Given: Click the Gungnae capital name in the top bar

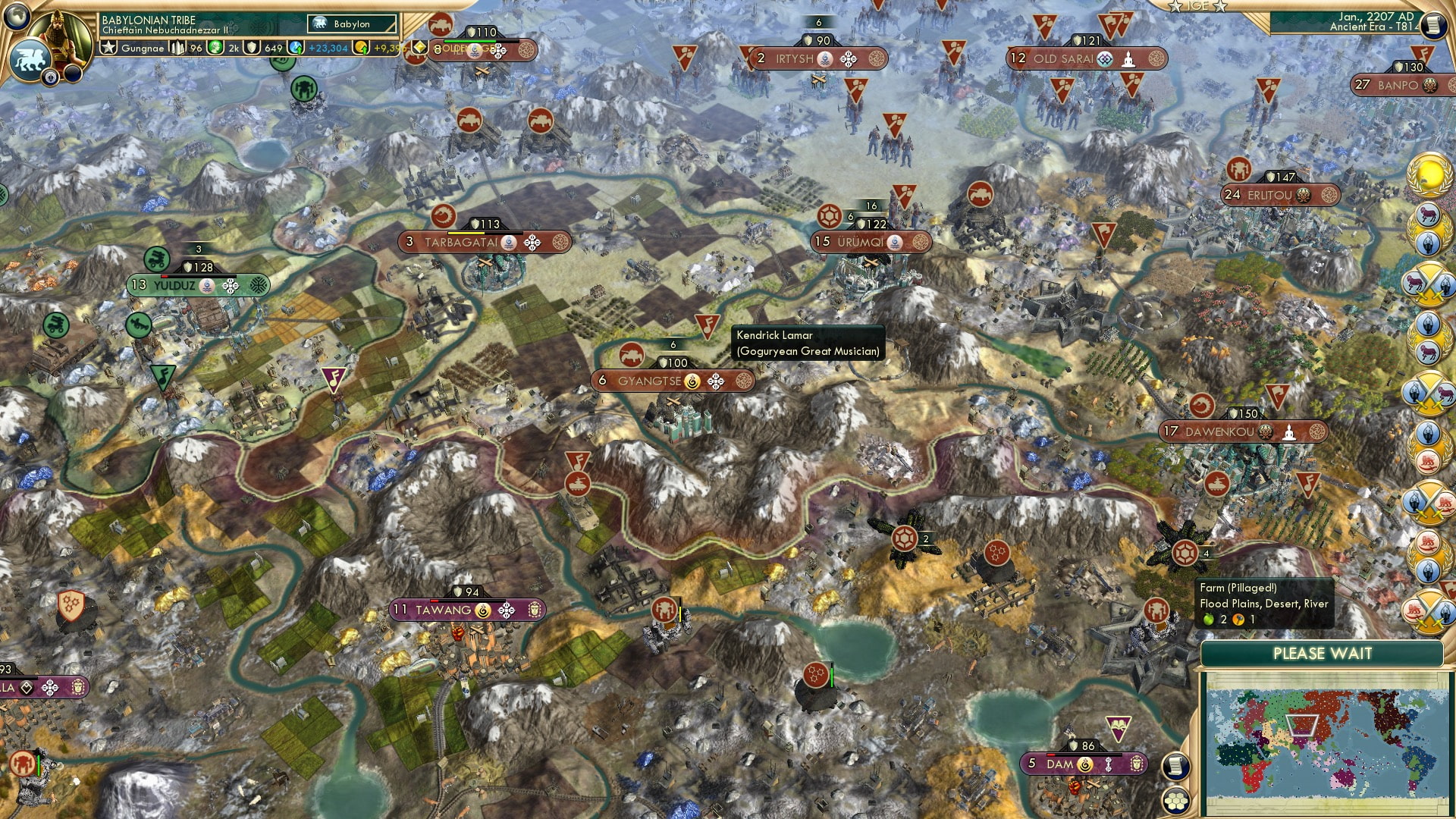Looking at the screenshot, I should point(144,48).
